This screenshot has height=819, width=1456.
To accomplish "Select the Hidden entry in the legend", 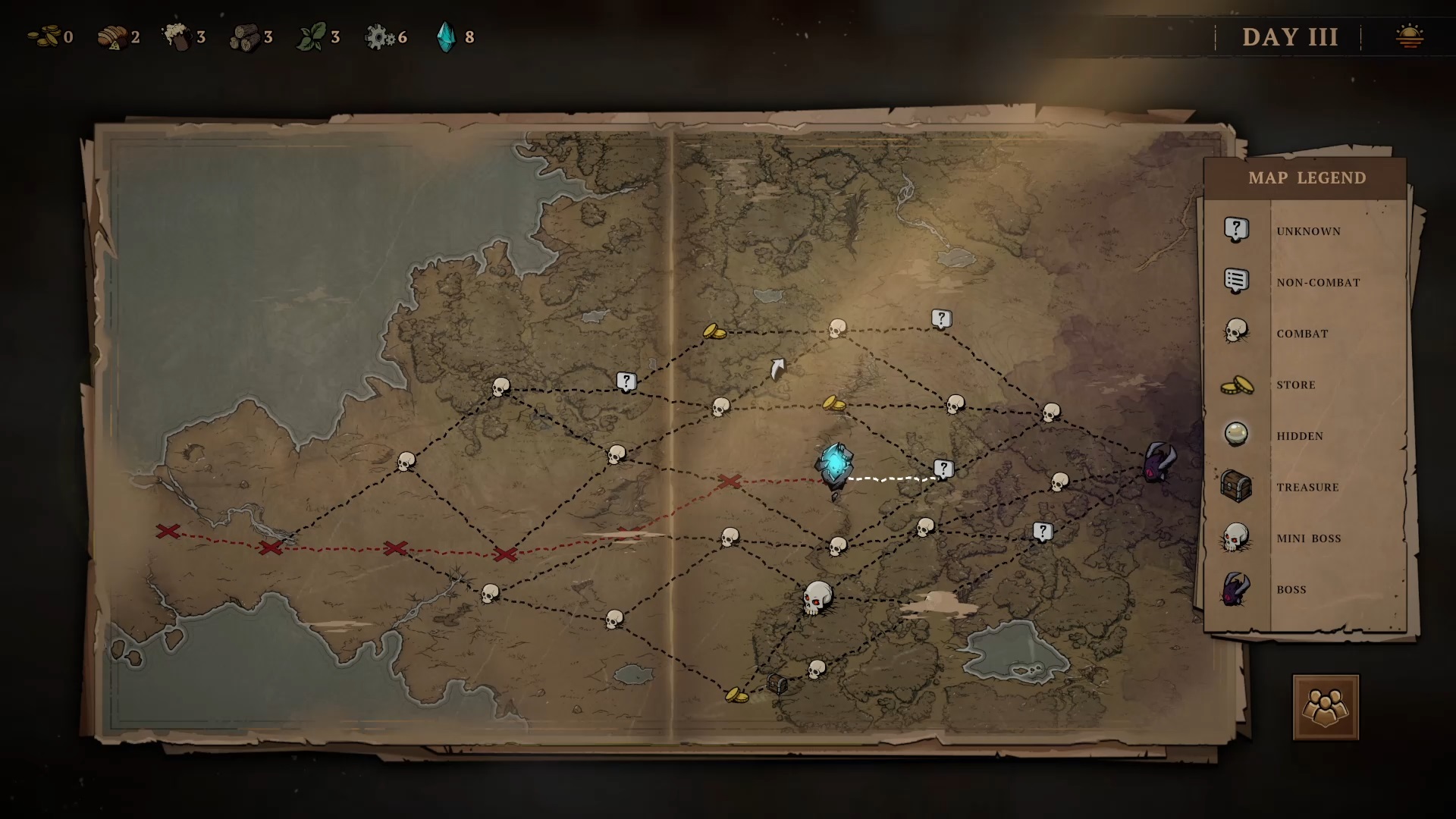I will point(1299,435).
